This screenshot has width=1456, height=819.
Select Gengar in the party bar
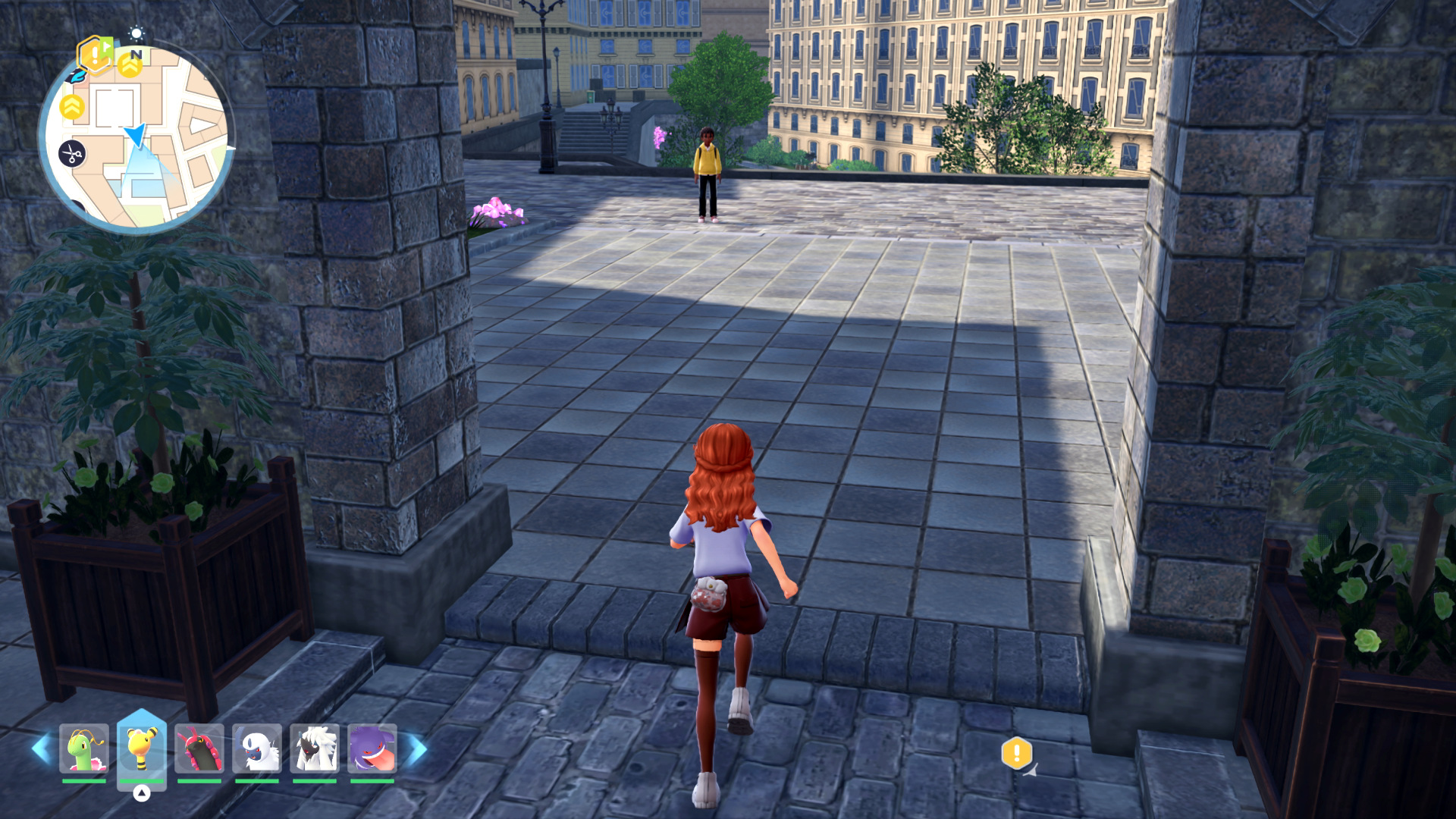[372, 748]
